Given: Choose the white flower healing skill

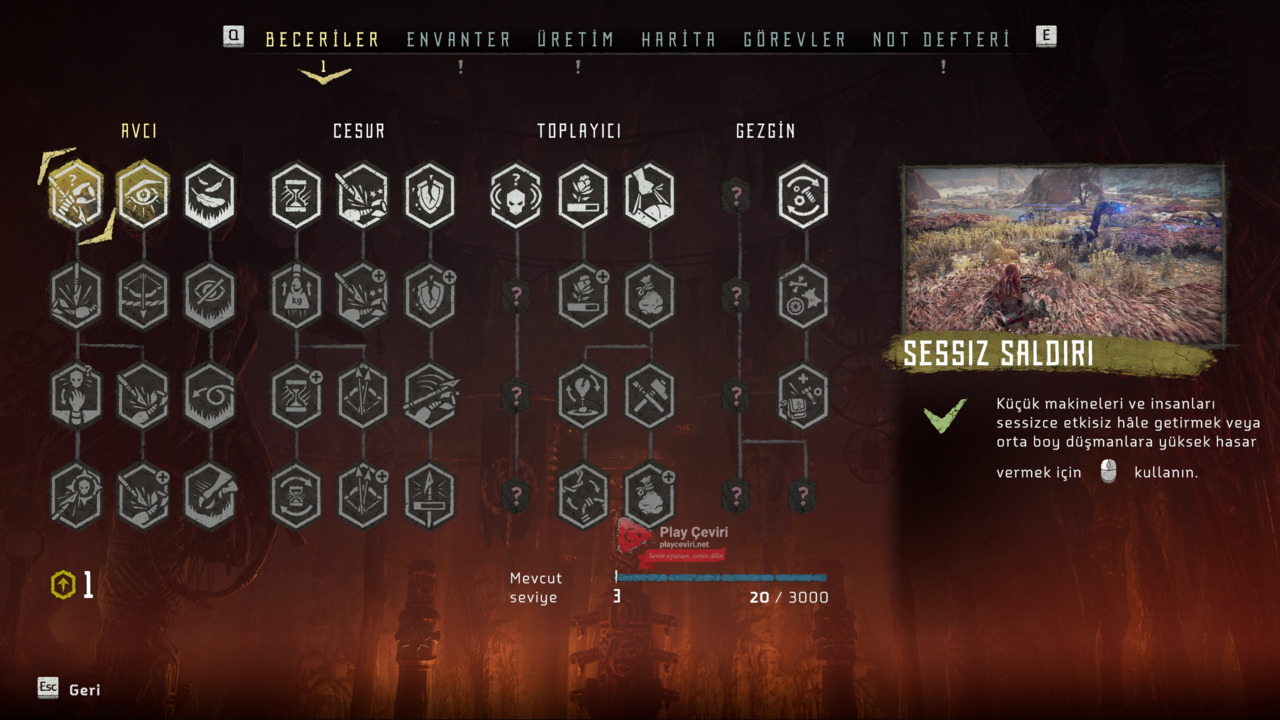Looking at the screenshot, I should point(583,195).
